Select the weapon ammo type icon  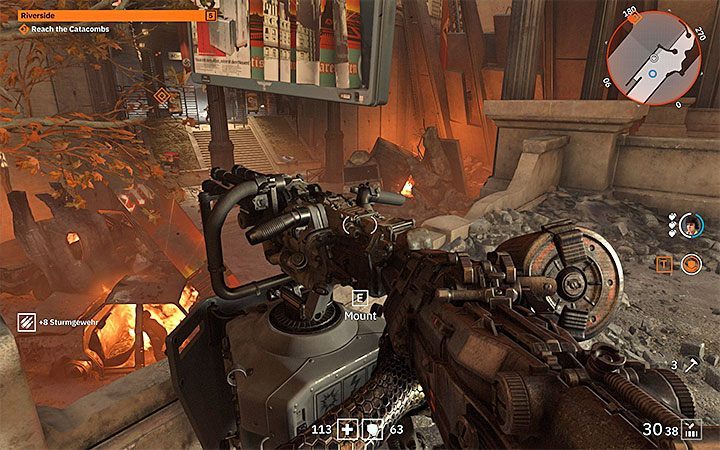click(x=688, y=430)
